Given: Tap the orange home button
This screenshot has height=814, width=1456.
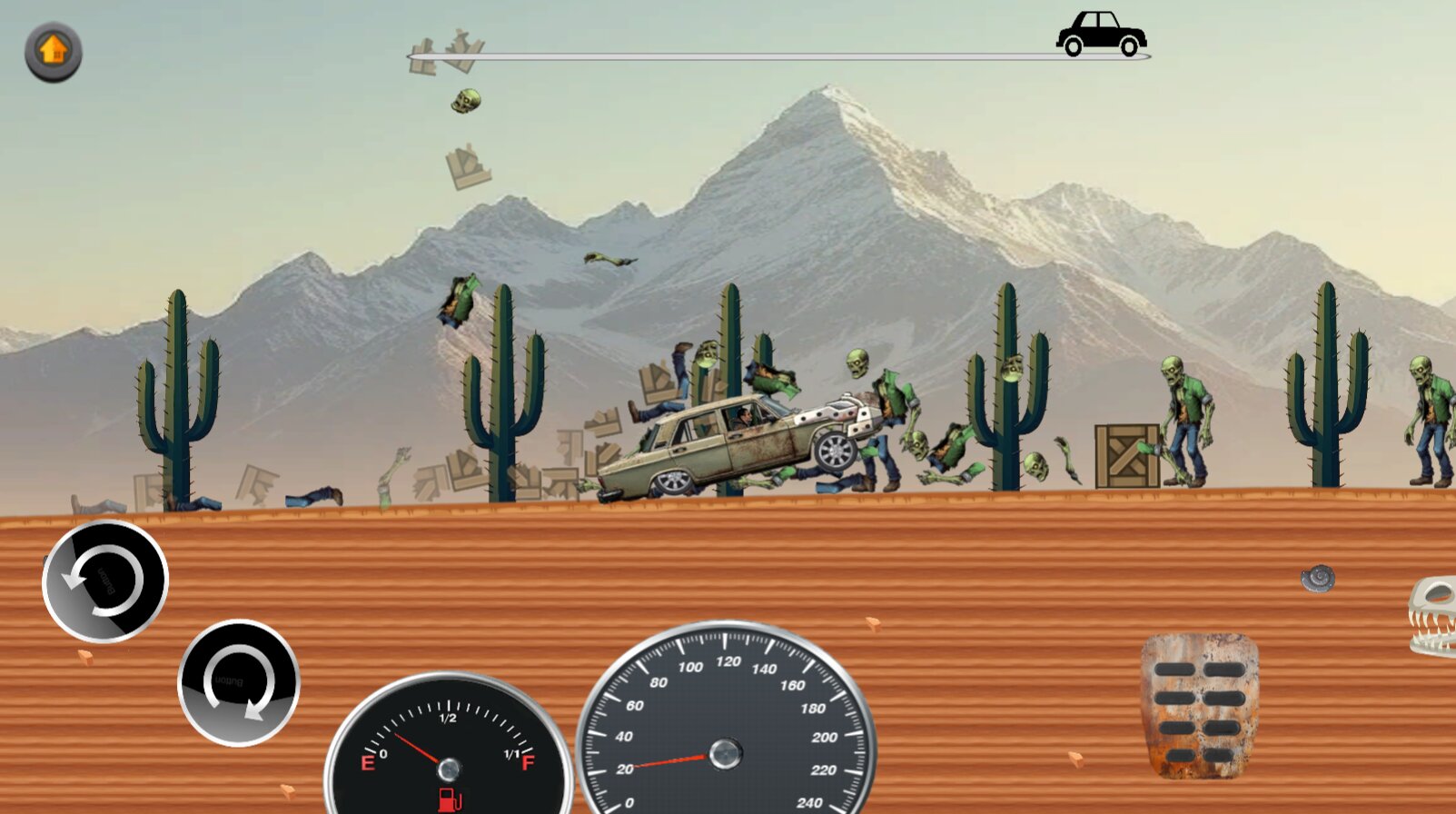Looking at the screenshot, I should pos(54,51).
